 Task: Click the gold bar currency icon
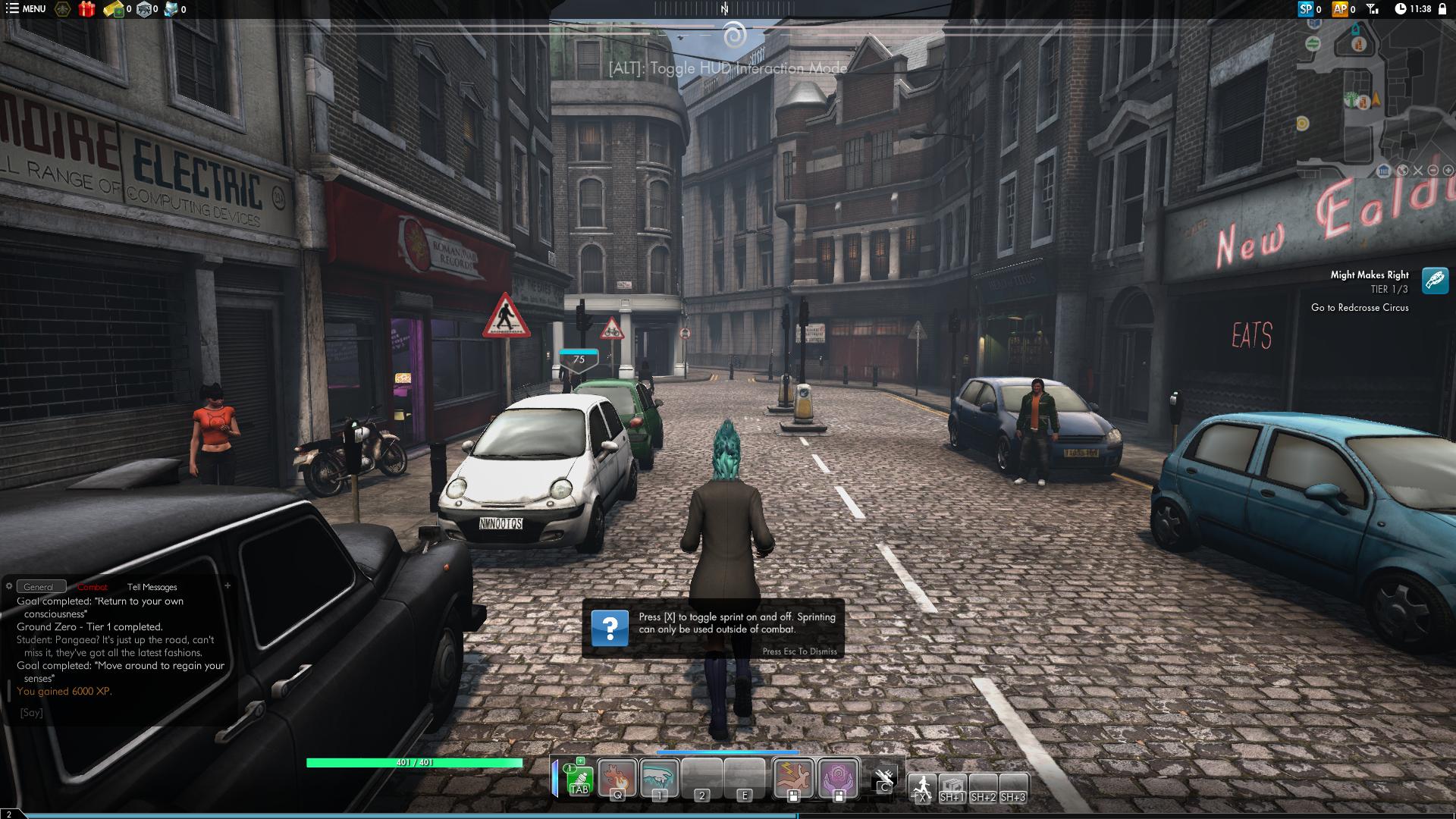(114, 9)
